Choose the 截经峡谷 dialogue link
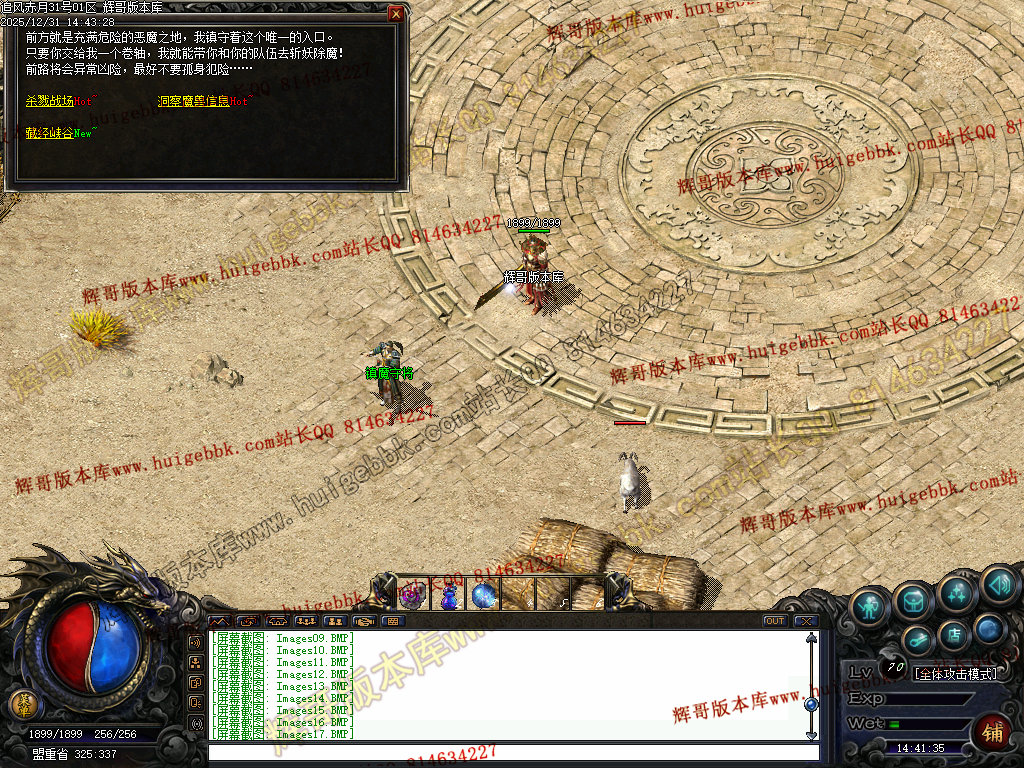 [50, 133]
